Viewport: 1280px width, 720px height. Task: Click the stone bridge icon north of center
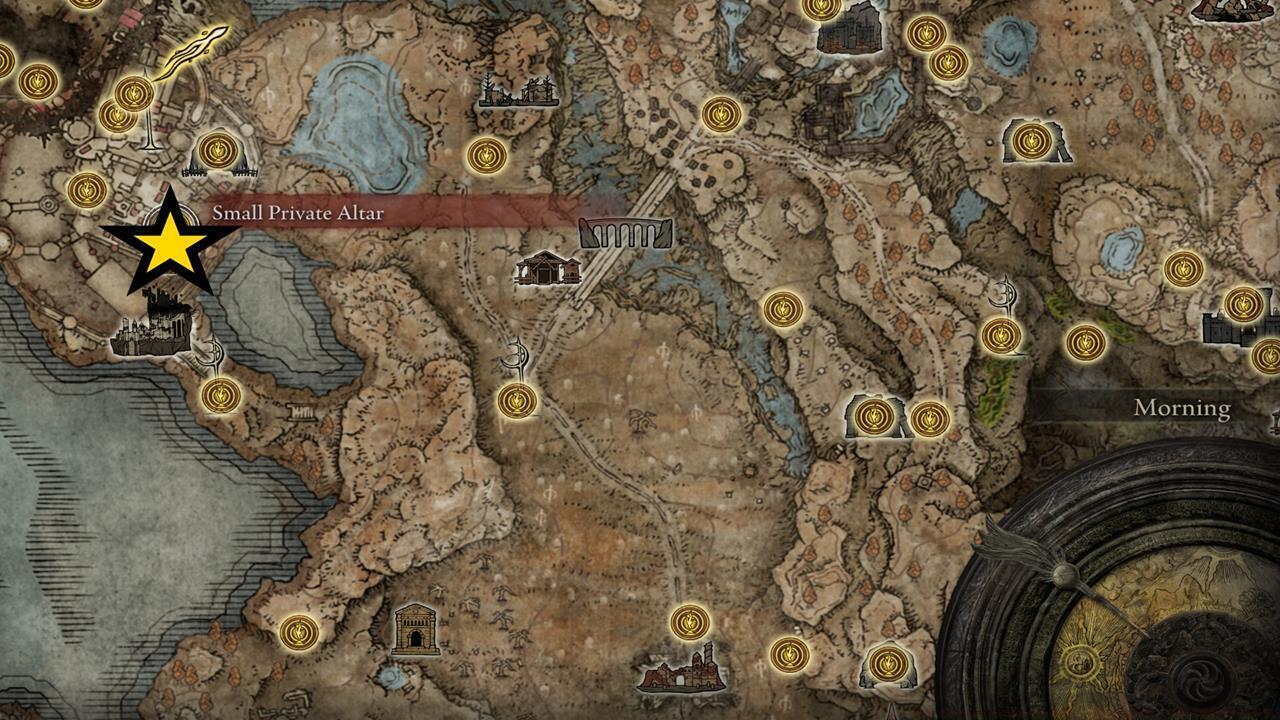[x=625, y=232]
